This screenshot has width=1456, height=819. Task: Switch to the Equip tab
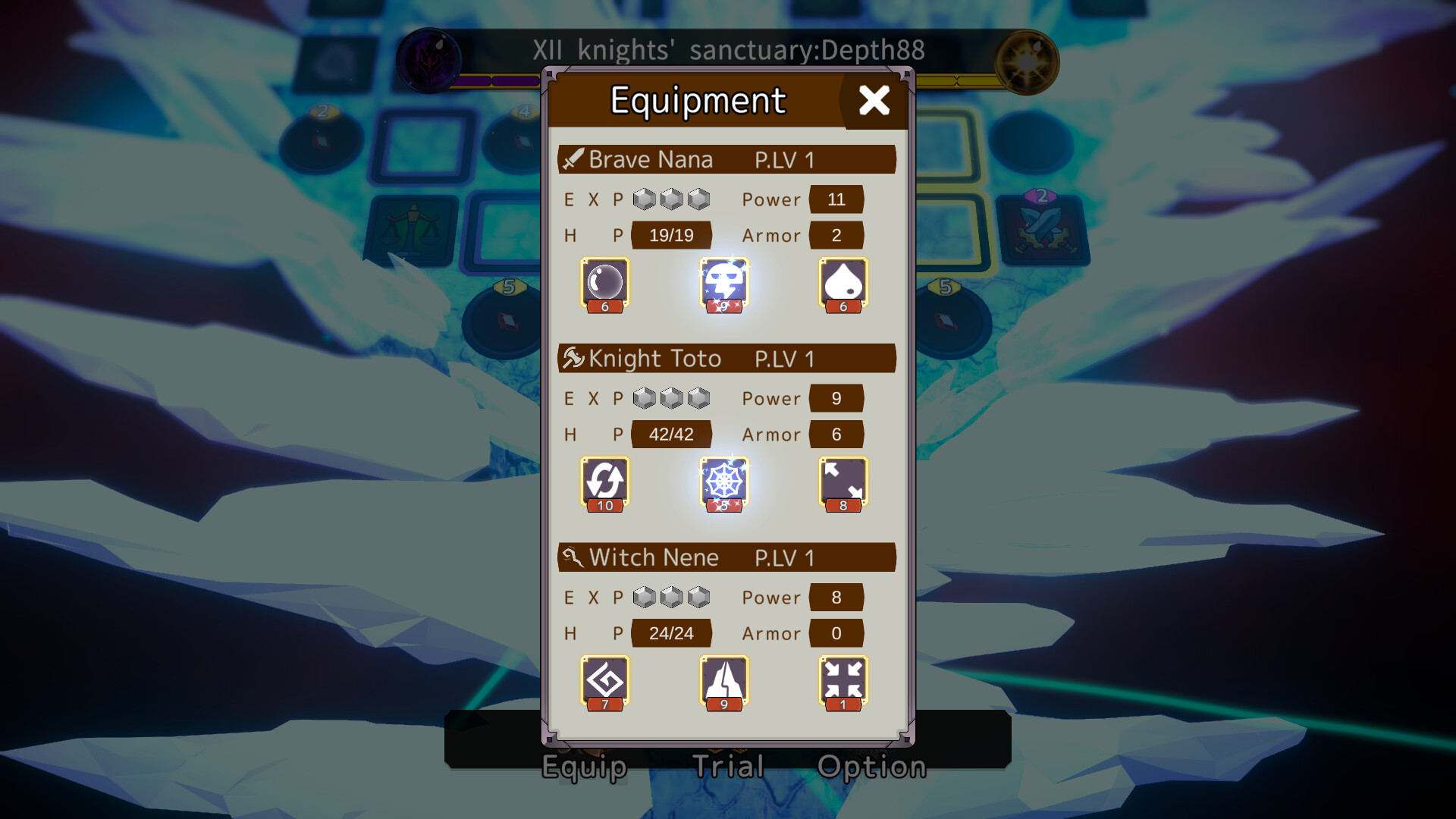[x=584, y=766]
